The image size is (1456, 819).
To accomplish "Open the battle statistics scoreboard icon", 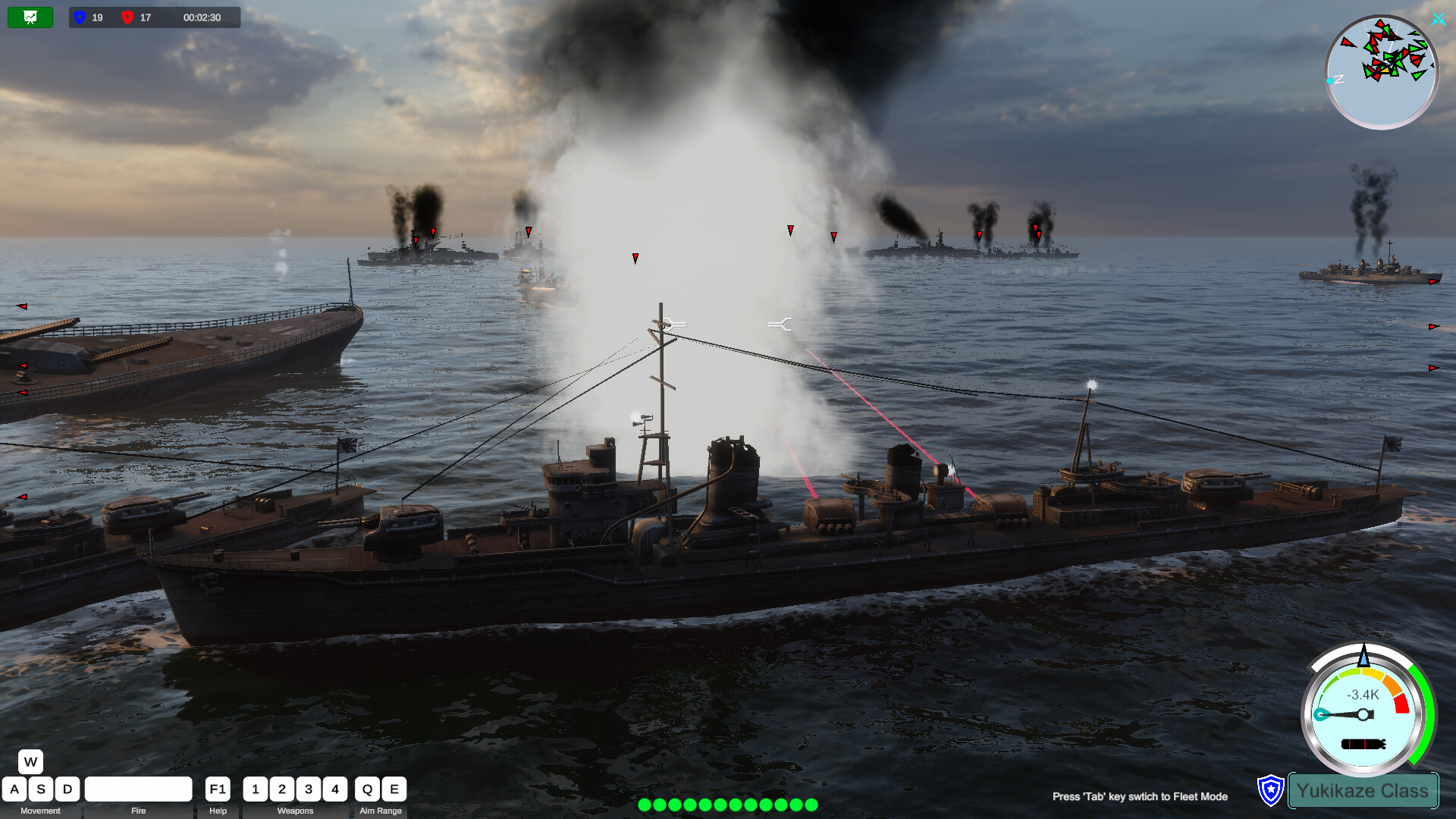I will click(30, 17).
